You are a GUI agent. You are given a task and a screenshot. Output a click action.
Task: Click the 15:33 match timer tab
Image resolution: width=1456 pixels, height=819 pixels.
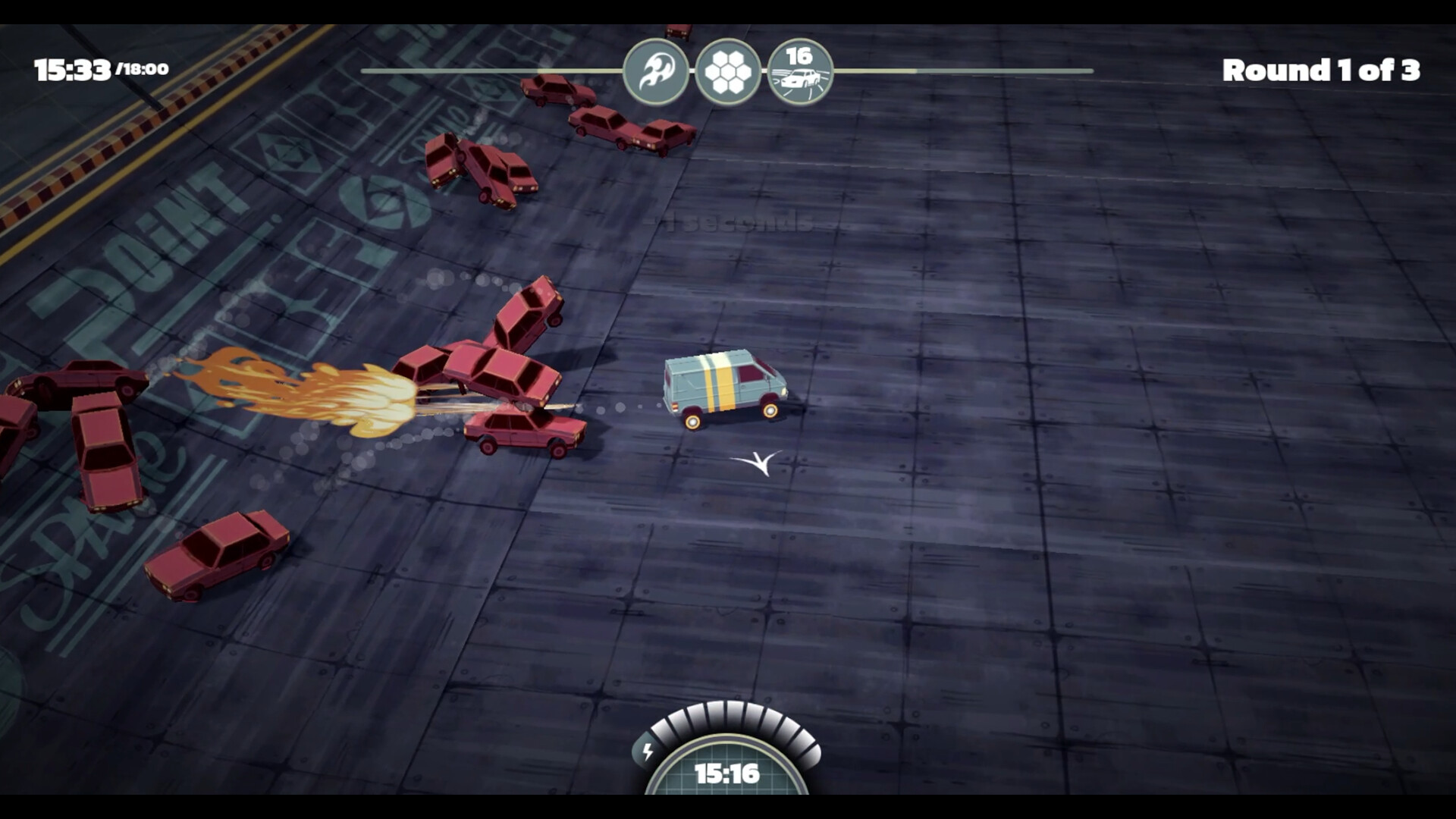pos(74,68)
